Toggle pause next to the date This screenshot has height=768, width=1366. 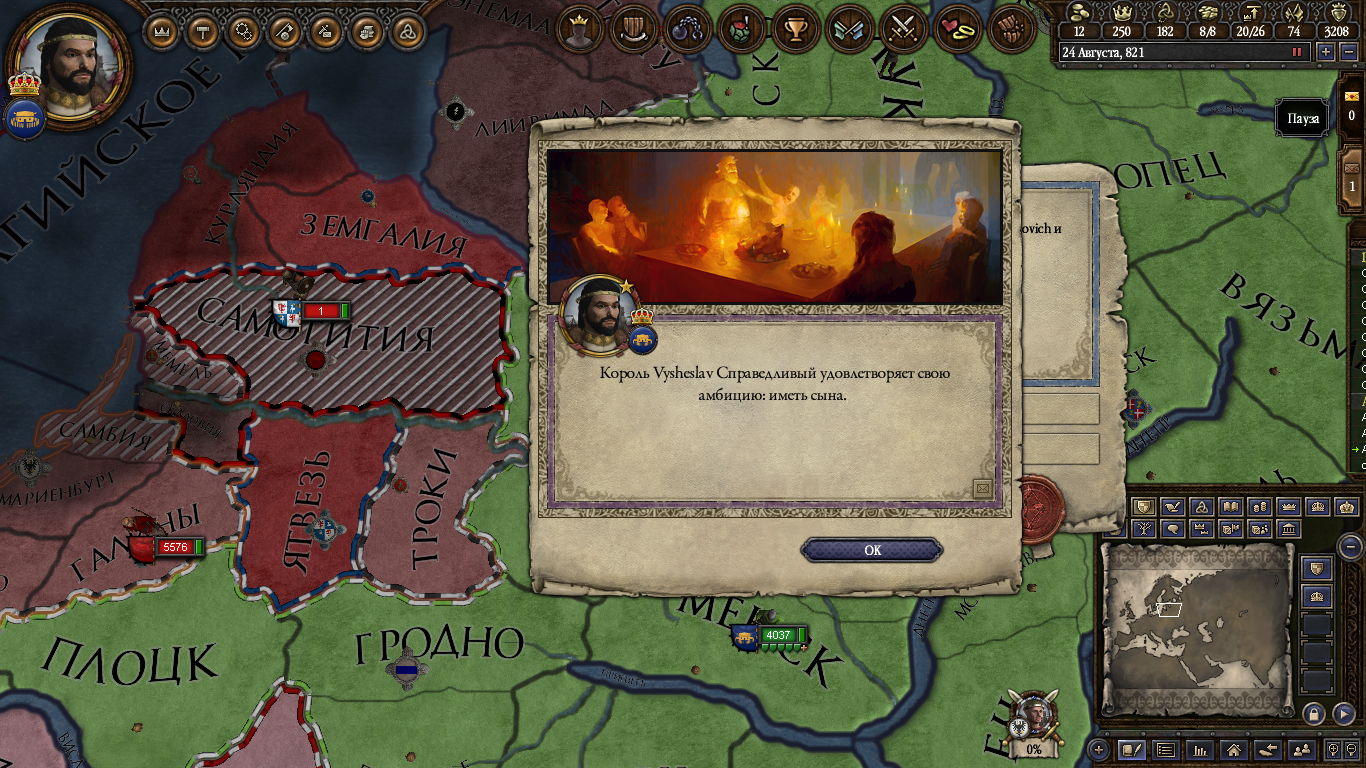[1297, 52]
